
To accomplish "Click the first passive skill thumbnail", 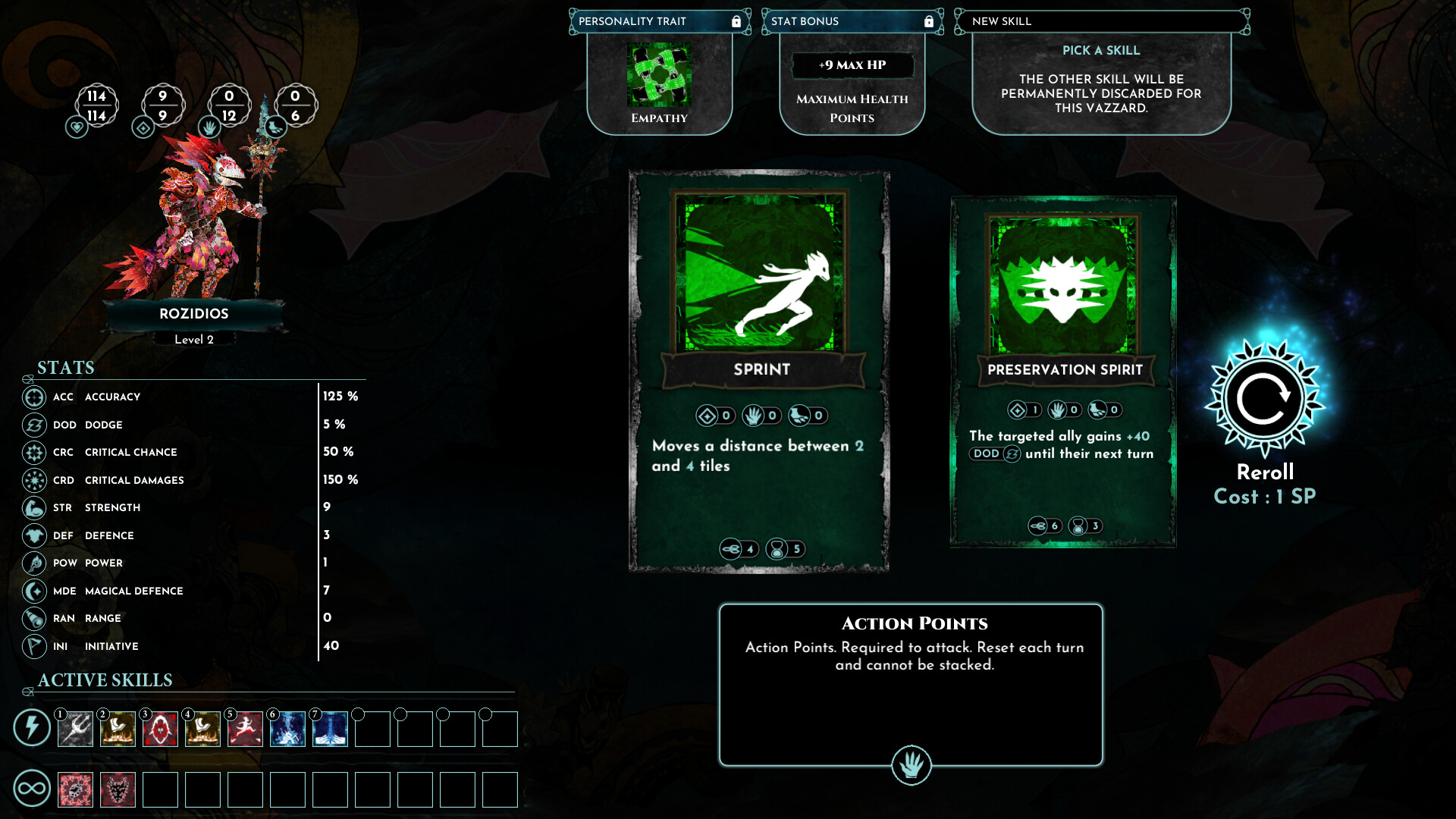I will pos(74,789).
